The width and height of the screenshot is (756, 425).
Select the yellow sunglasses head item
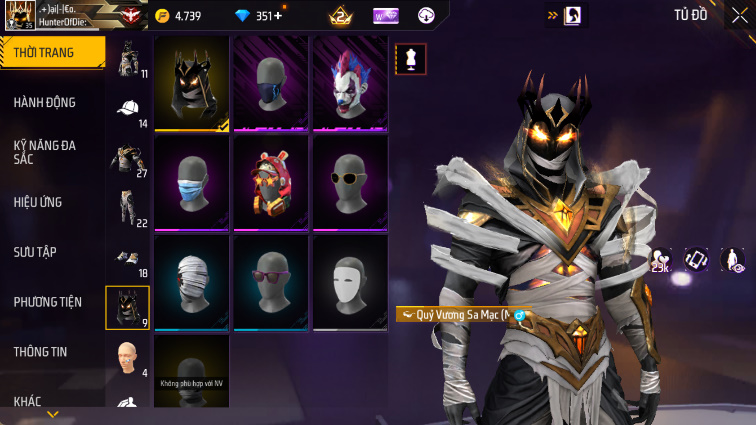(x=350, y=183)
